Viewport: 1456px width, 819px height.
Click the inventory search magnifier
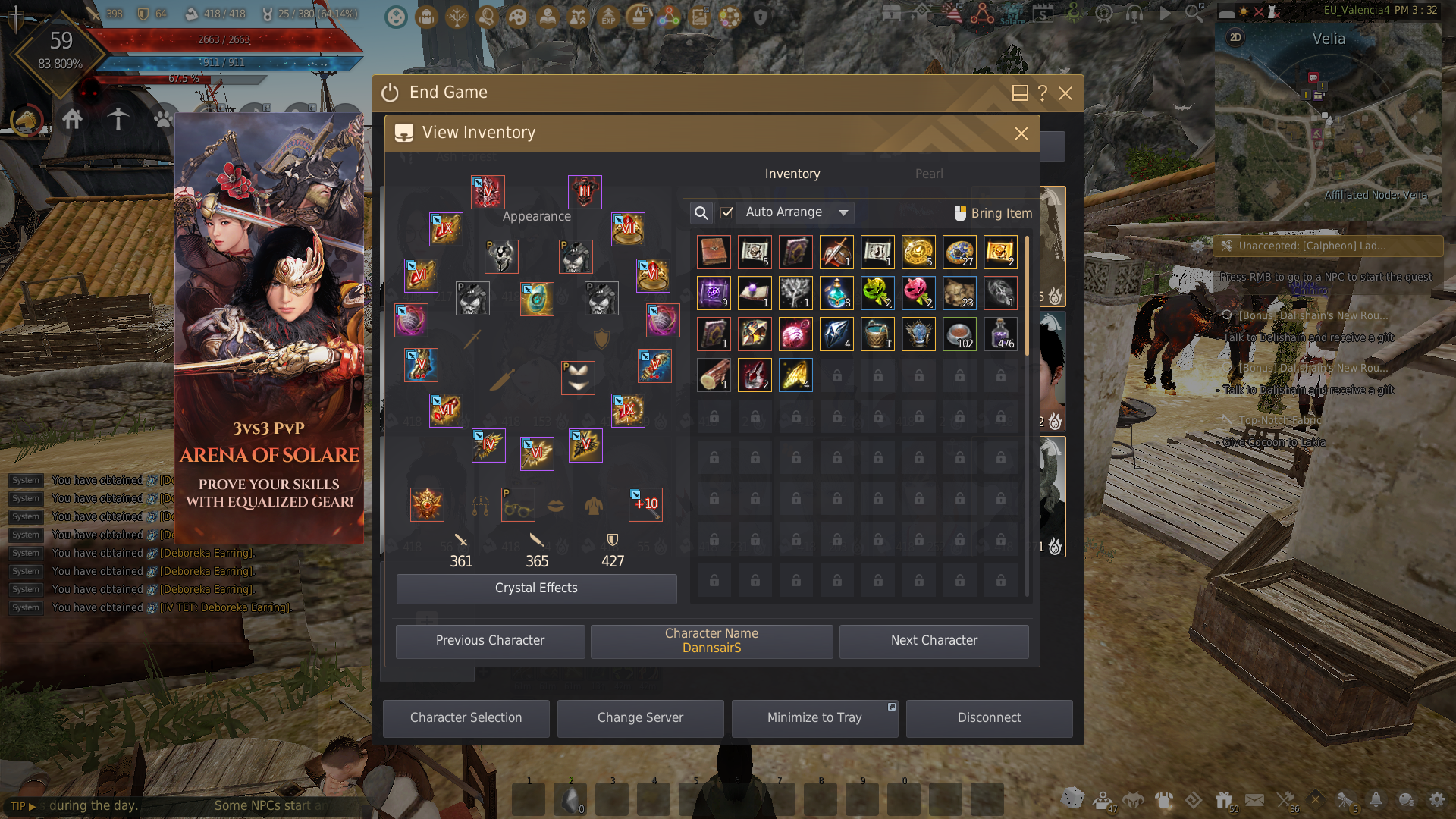[x=701, y=213]
